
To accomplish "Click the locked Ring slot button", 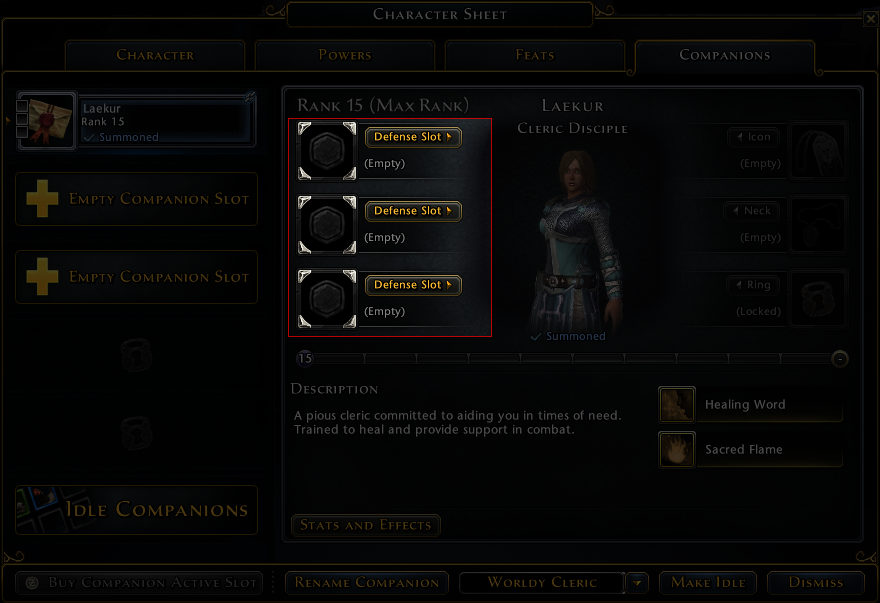I will point(752,285).
